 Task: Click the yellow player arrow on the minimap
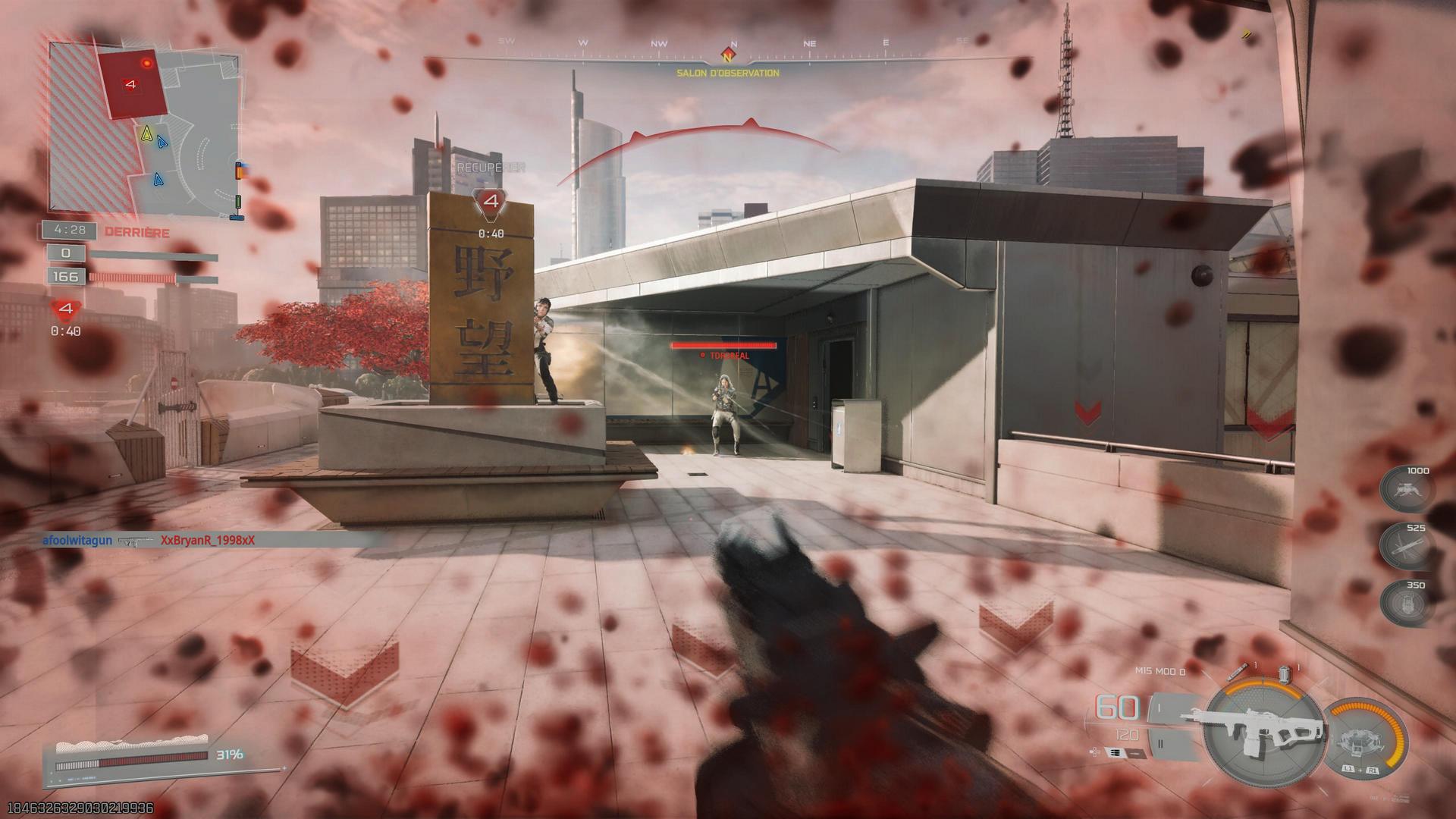click(x=146, y=133)
